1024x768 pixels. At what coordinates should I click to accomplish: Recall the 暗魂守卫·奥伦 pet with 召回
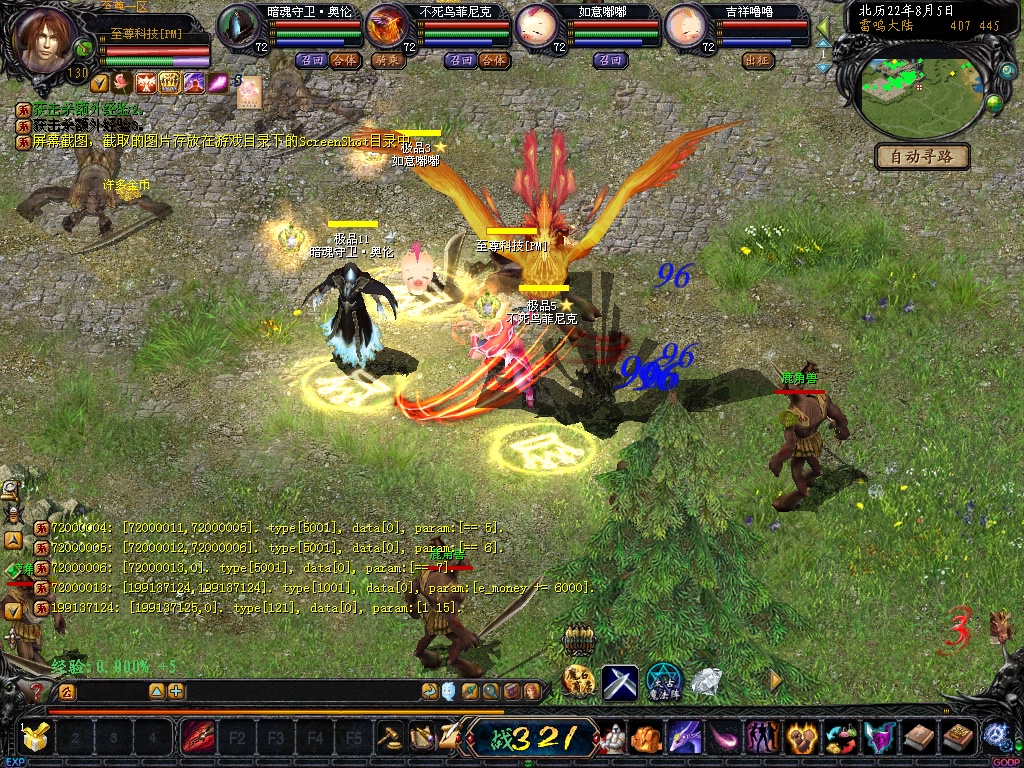pyautogui.click(x=311, y=60)
